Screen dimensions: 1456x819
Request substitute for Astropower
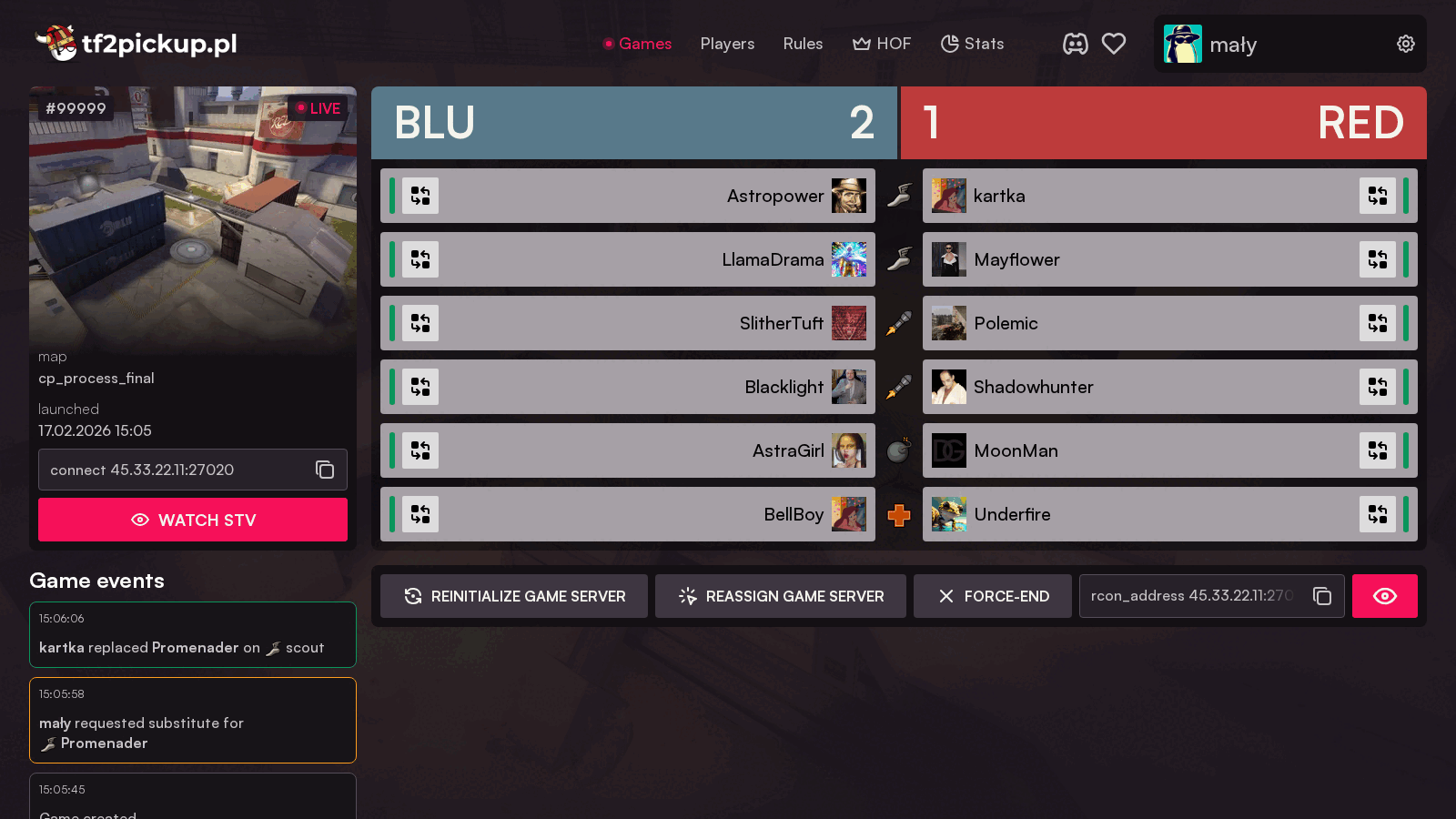coord(420,196)
